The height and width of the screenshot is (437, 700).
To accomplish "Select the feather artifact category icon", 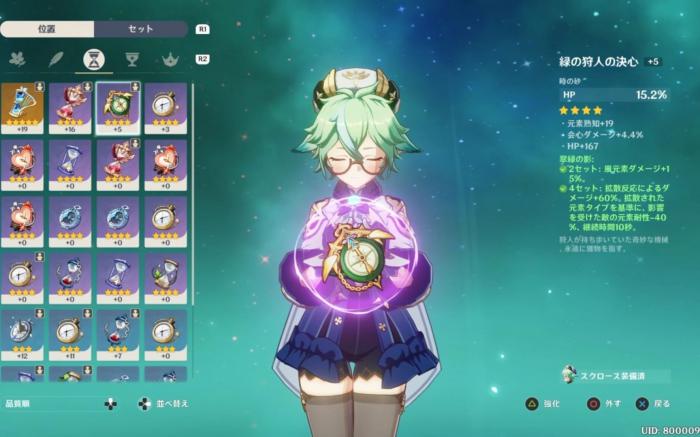I will 54,60.
